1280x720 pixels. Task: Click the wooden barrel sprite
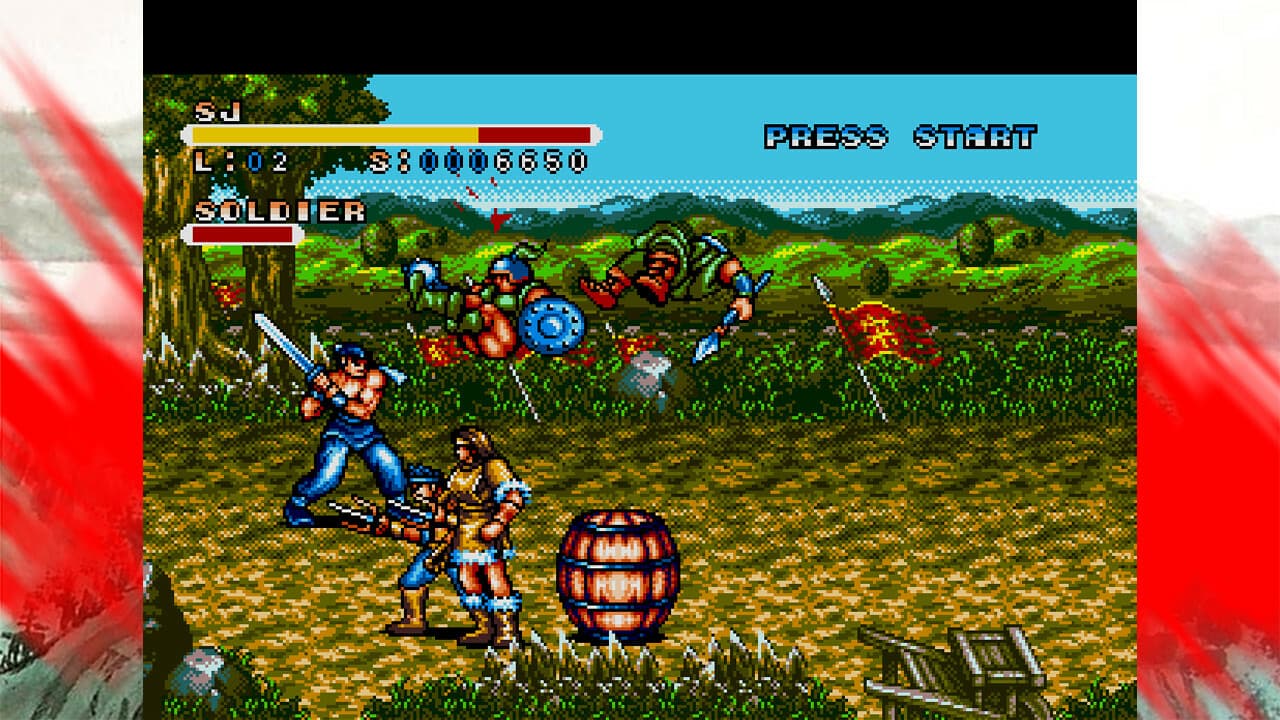[615, 575]
